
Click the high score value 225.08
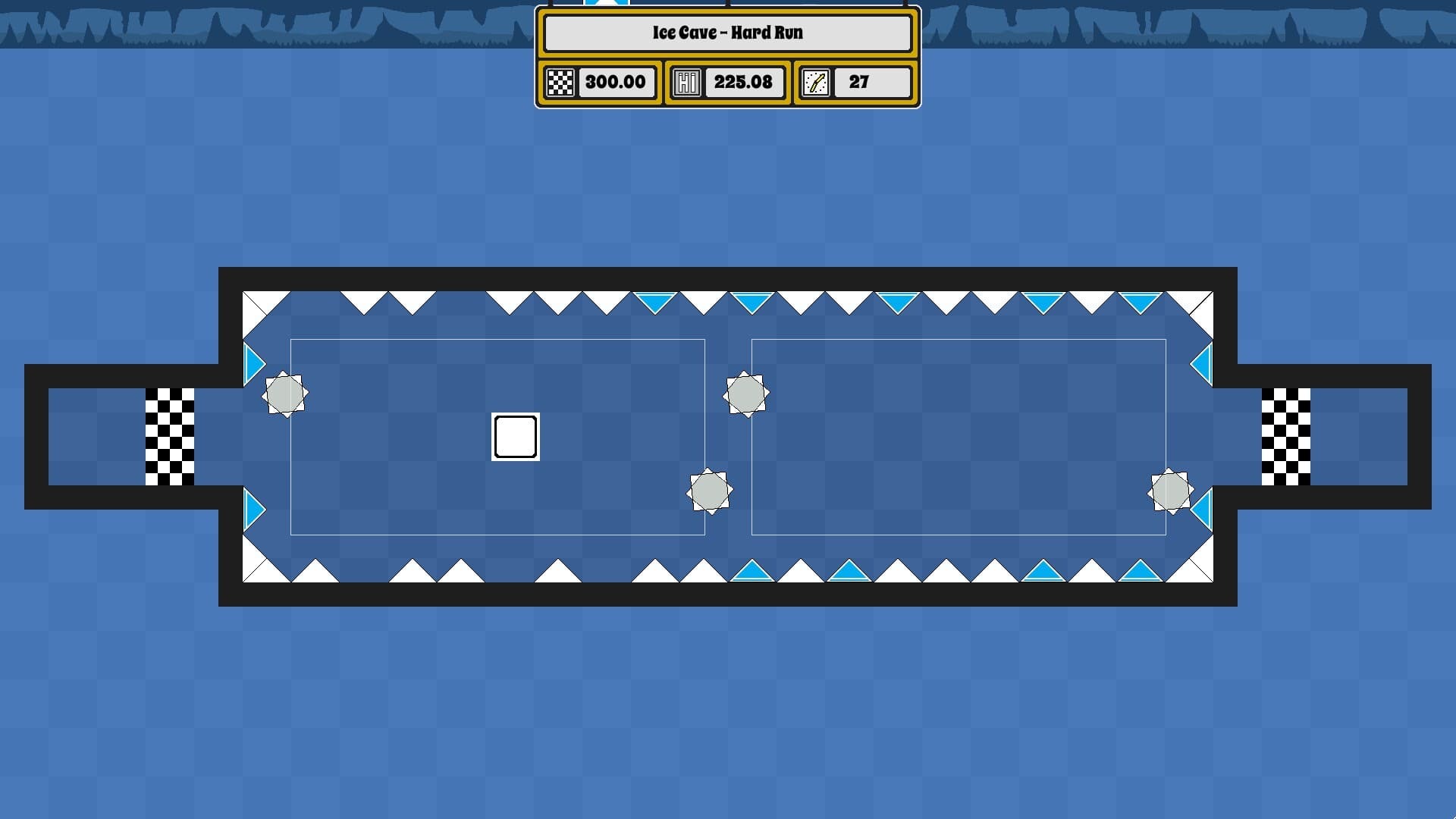pos(744,82)
